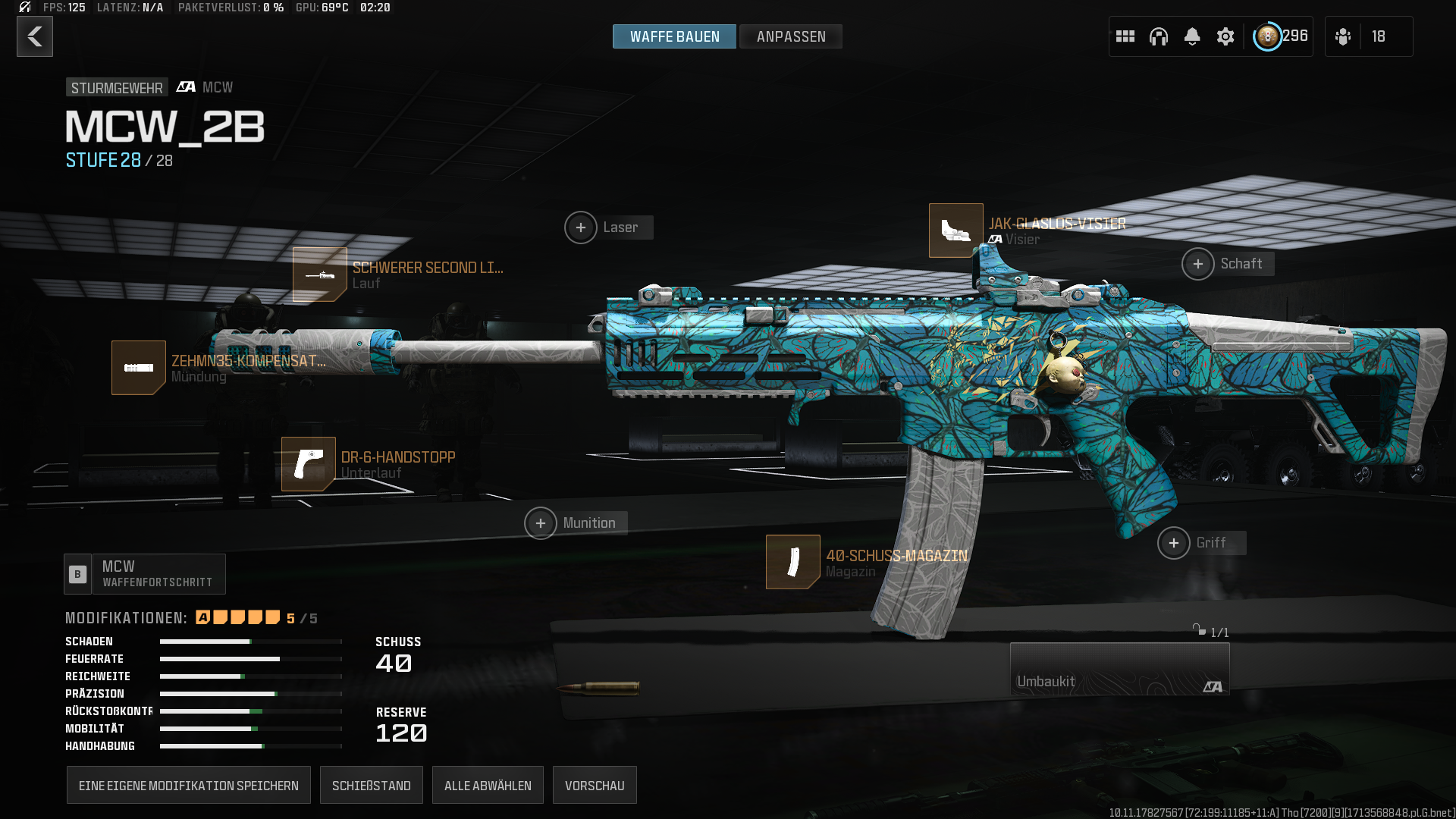
Task: Open the Schießstand firing range
Action: [x=371, y=786]
